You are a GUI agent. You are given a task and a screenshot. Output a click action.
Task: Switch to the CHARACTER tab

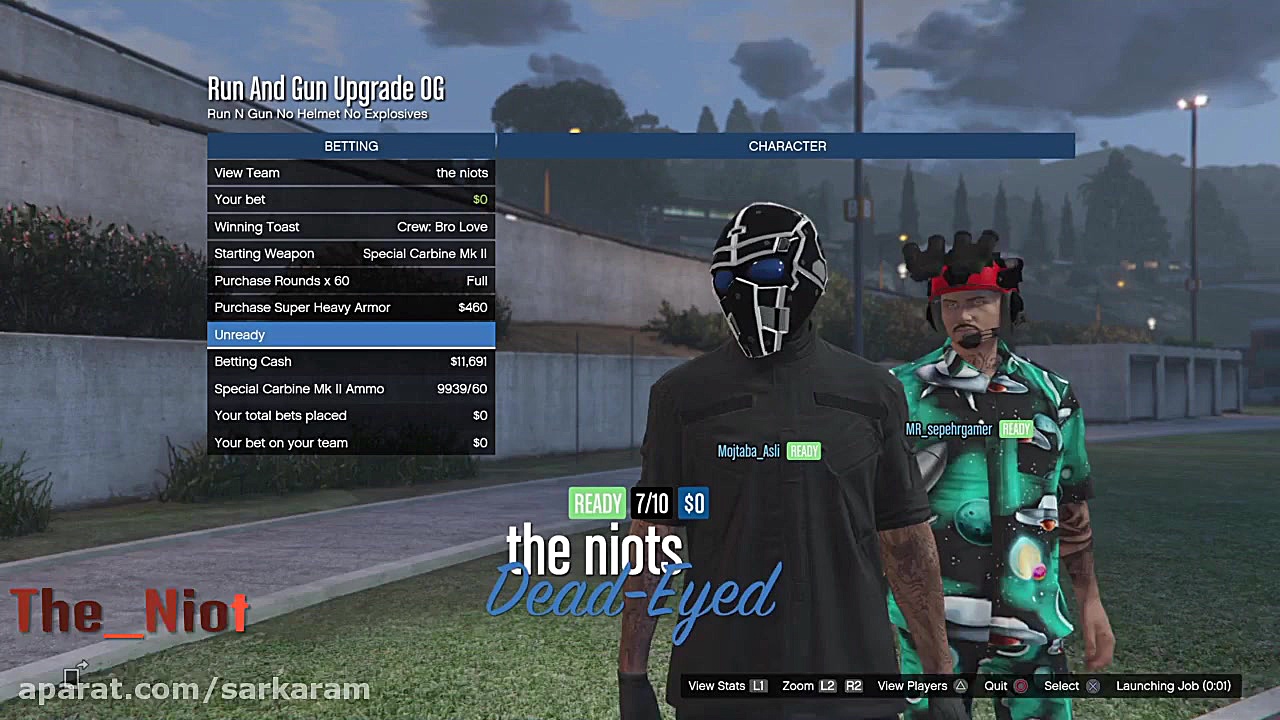(787, 146)
